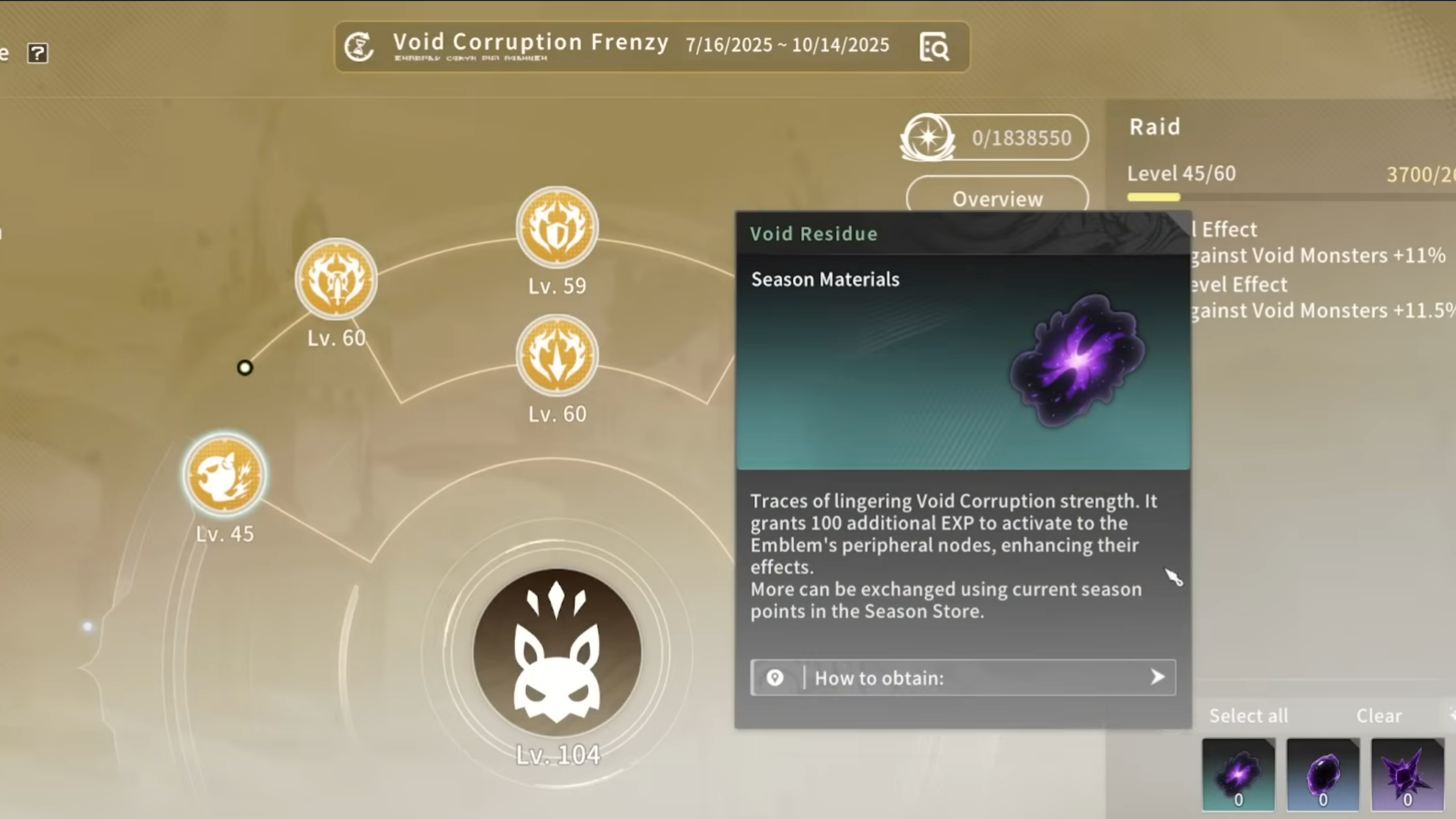The image size is (1456, 819).
Task: Open the season details magnifier icon
Action: (933, 47)
